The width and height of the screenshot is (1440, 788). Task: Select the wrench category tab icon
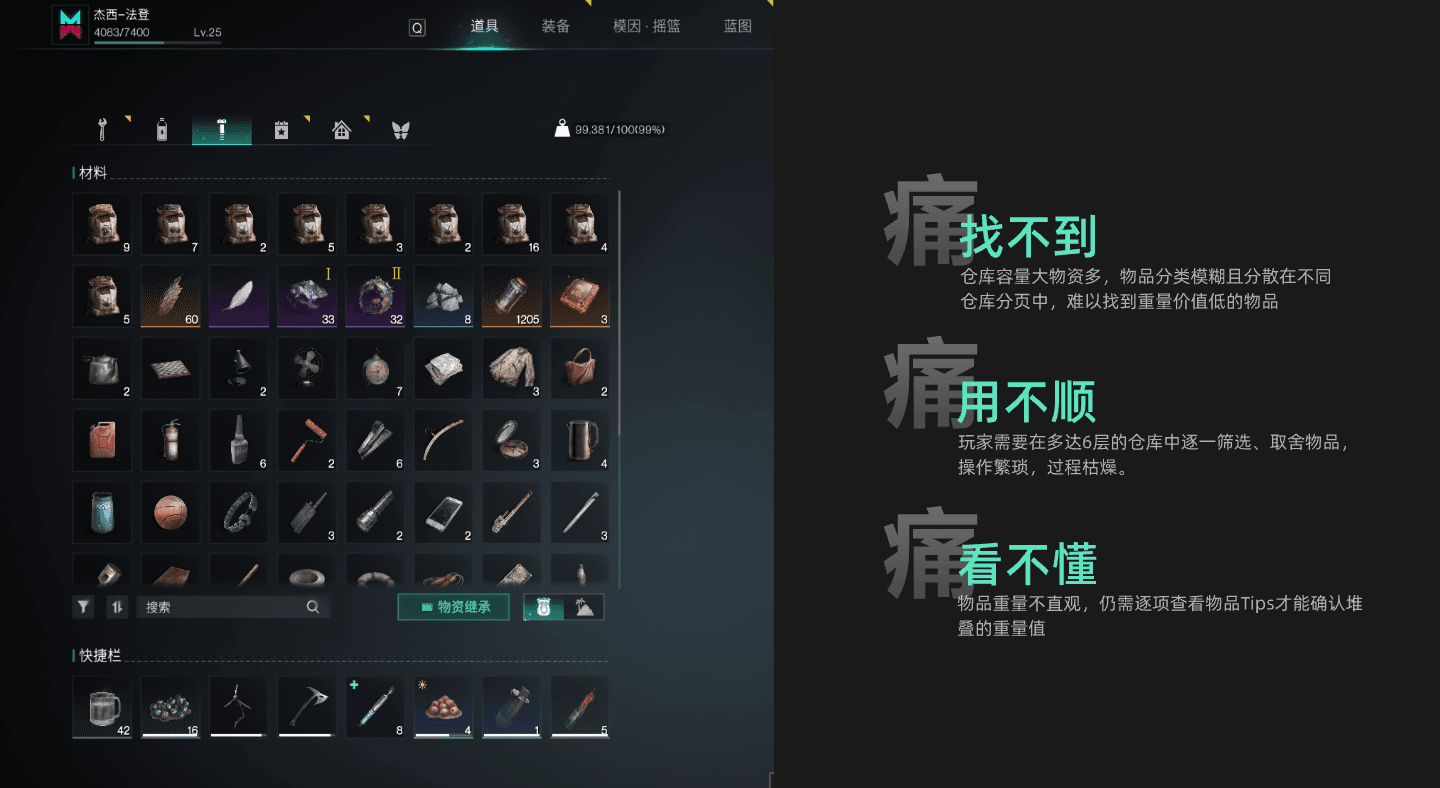[100, 128]
